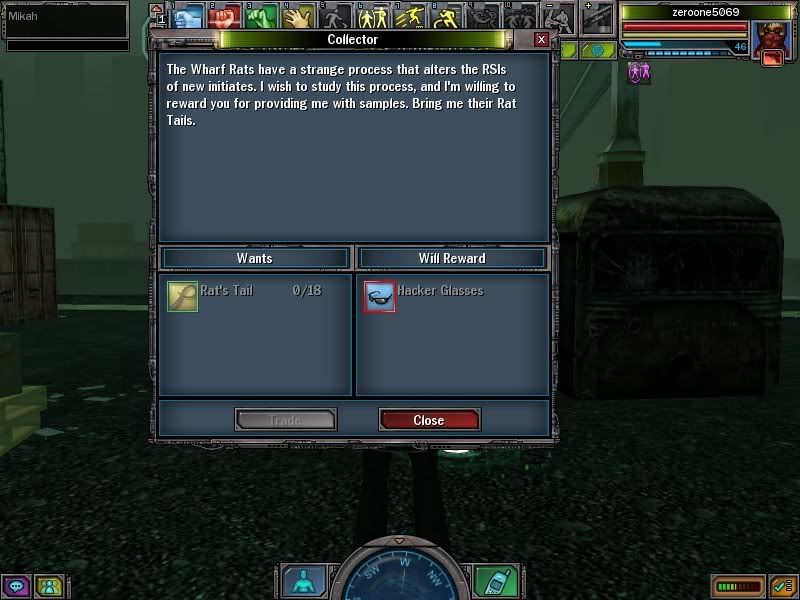This screenshot has height=600, width=800.
Task: Select the rifle weapon slot on hotbar
Action: tap(597, 17)
